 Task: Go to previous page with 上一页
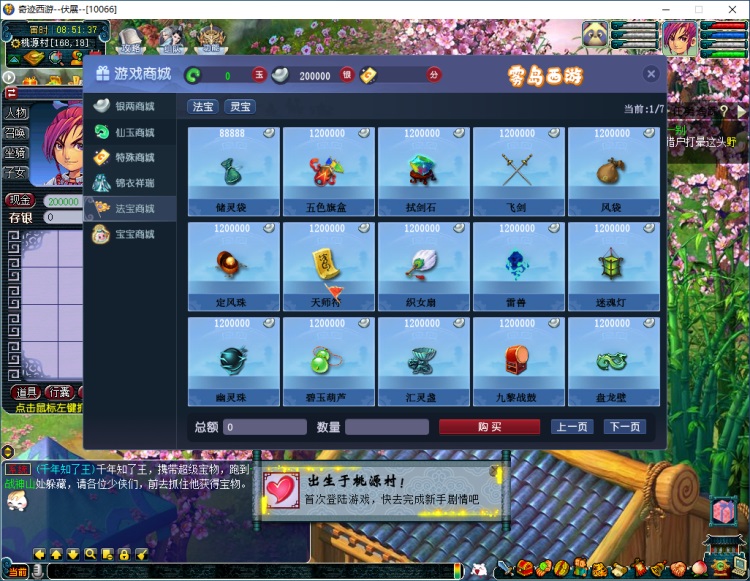[572, 427]
